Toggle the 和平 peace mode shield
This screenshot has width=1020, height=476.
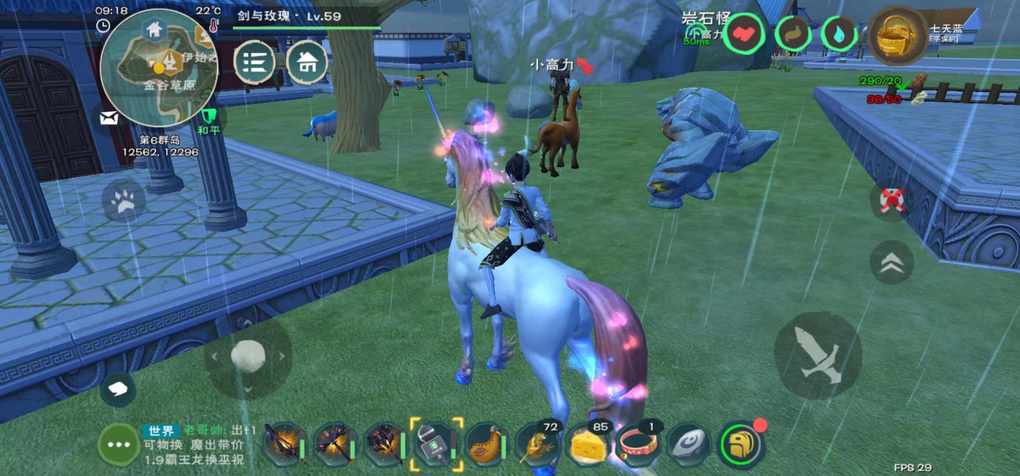(x=209, y=119)
